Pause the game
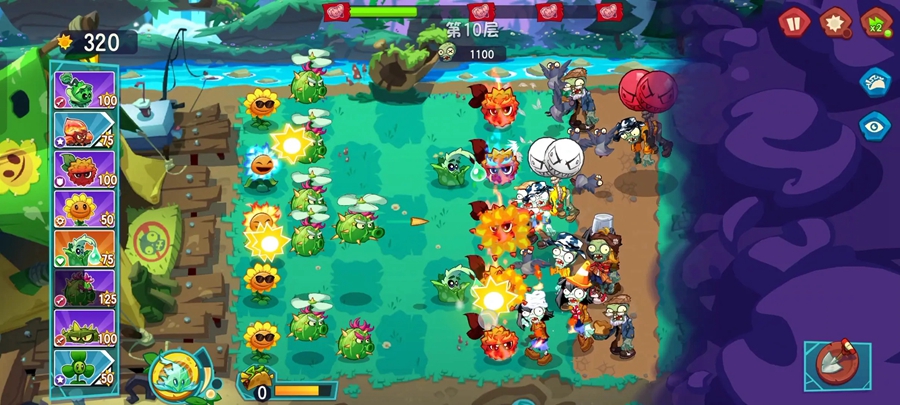Viewport: 900px width, 405px height. click(793, 21)
